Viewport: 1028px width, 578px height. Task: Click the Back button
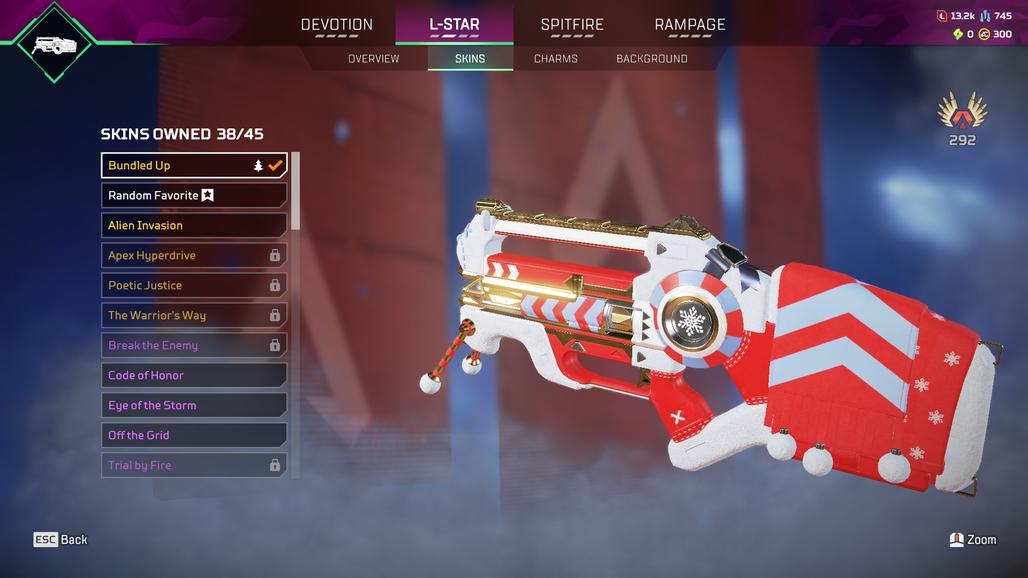pos(61,540)
